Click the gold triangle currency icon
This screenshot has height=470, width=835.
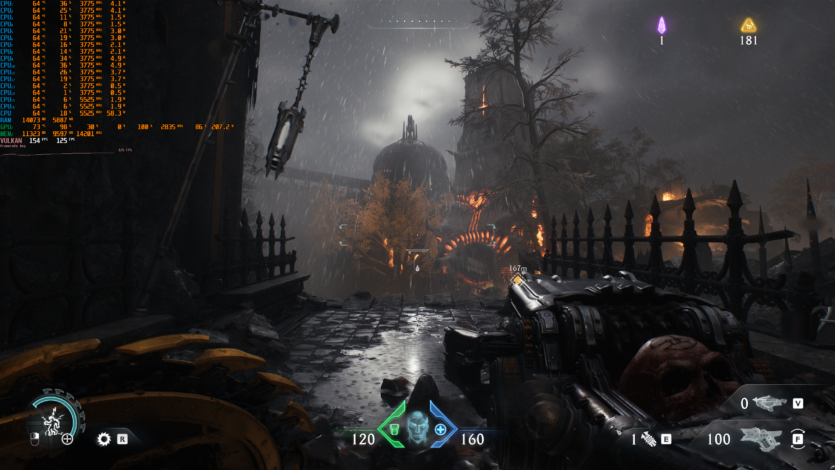748,25
